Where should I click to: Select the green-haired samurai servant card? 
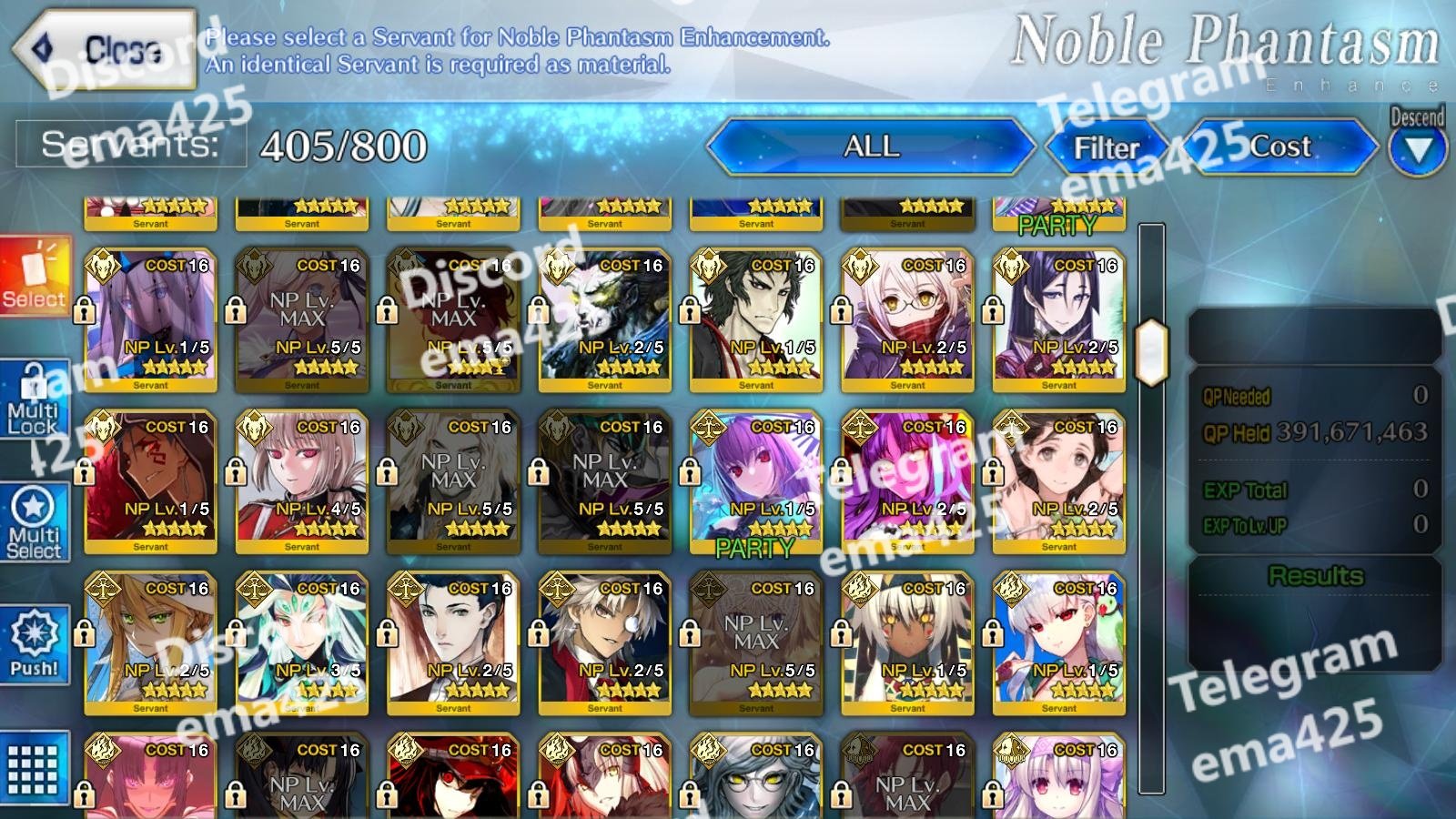coord(755,318)
